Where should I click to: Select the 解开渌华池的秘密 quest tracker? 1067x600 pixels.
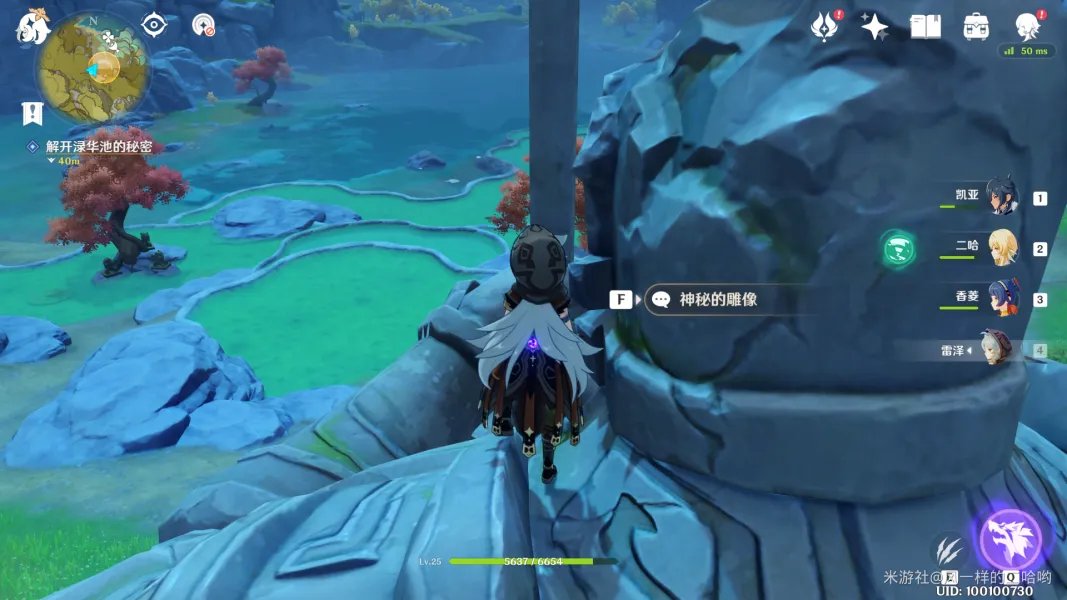pyautogui.click(x=98, y=146)
